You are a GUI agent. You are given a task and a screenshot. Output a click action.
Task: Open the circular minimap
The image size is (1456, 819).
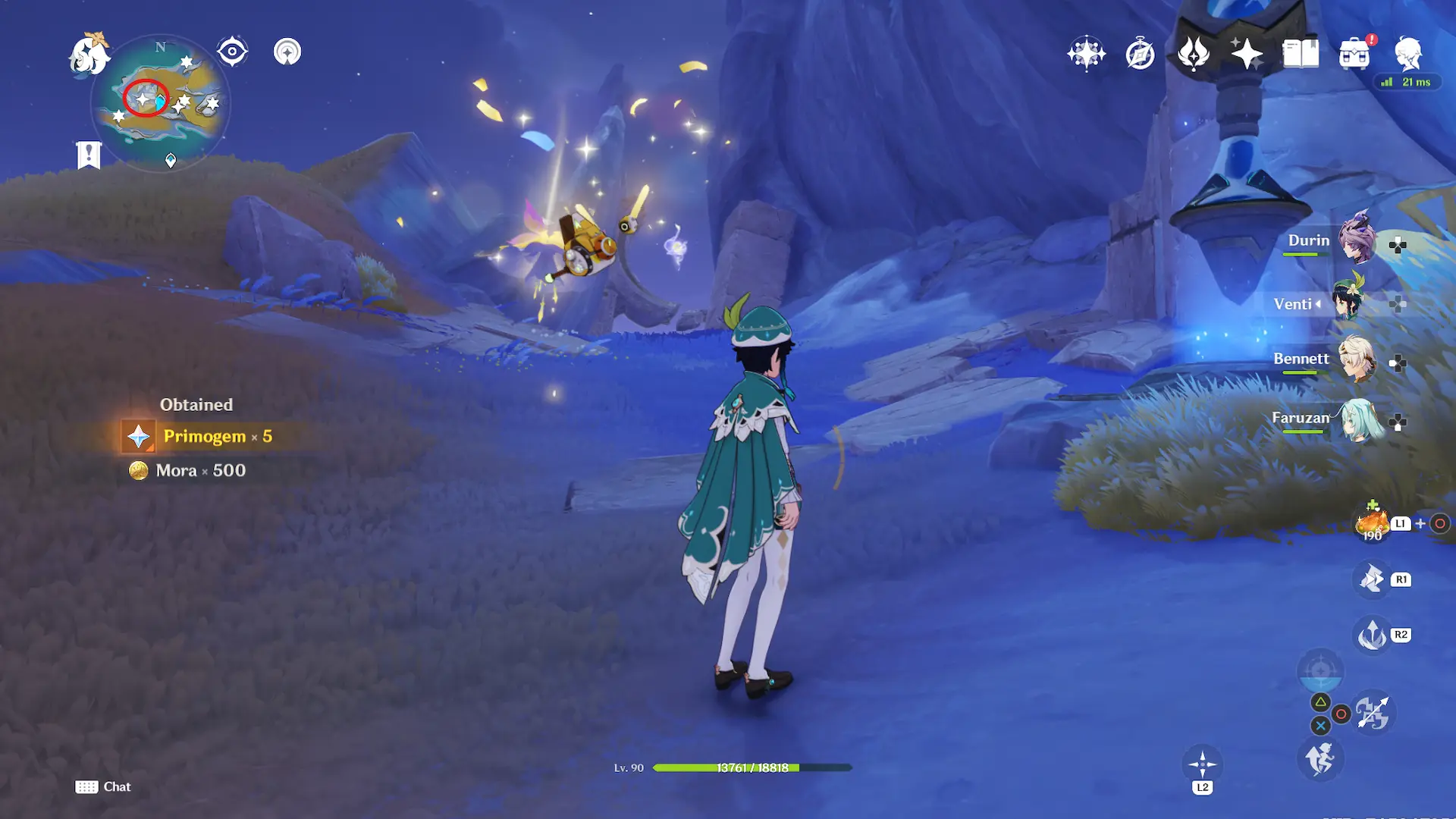point(160,102)
